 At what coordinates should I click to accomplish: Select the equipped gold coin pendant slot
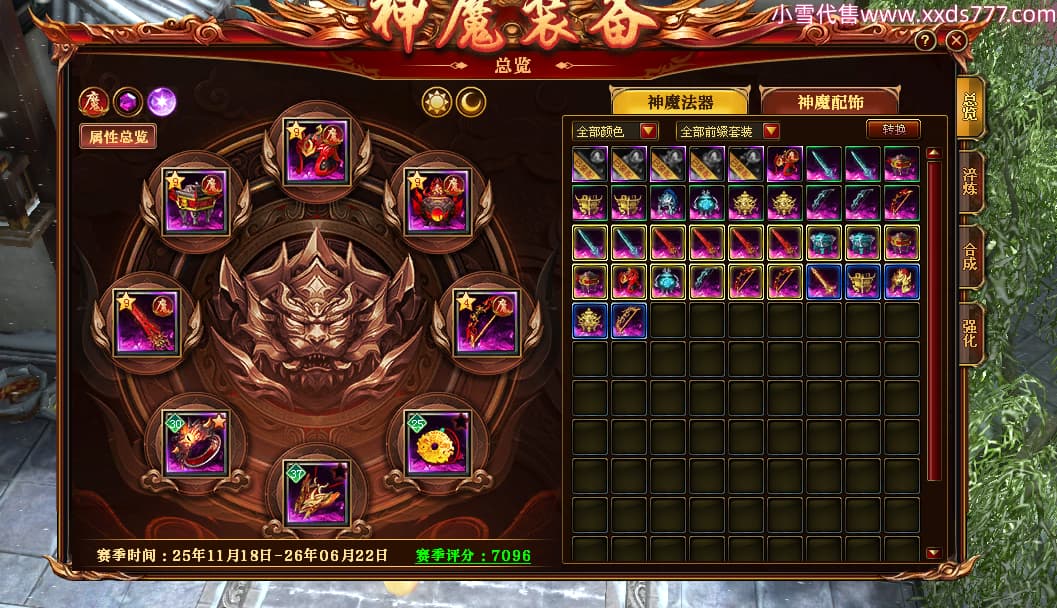coord(437,442)
